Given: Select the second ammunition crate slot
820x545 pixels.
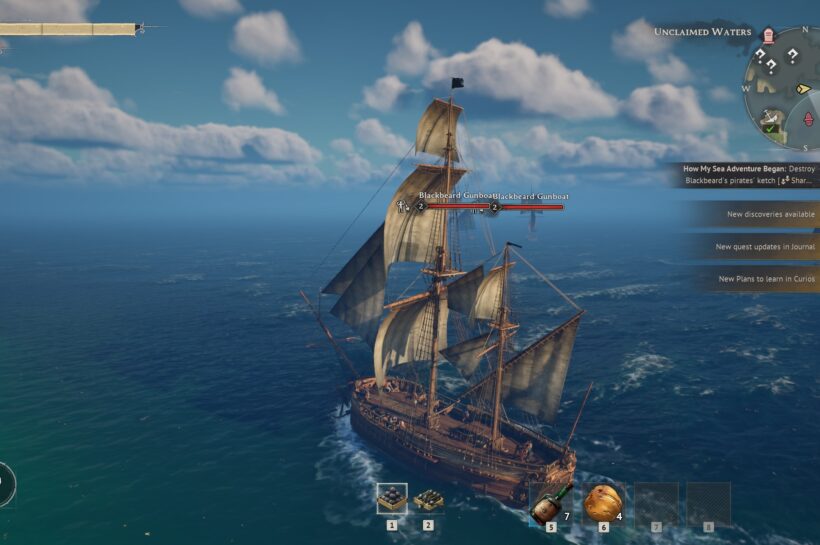Looking at the screenshot, I should 429,498.
